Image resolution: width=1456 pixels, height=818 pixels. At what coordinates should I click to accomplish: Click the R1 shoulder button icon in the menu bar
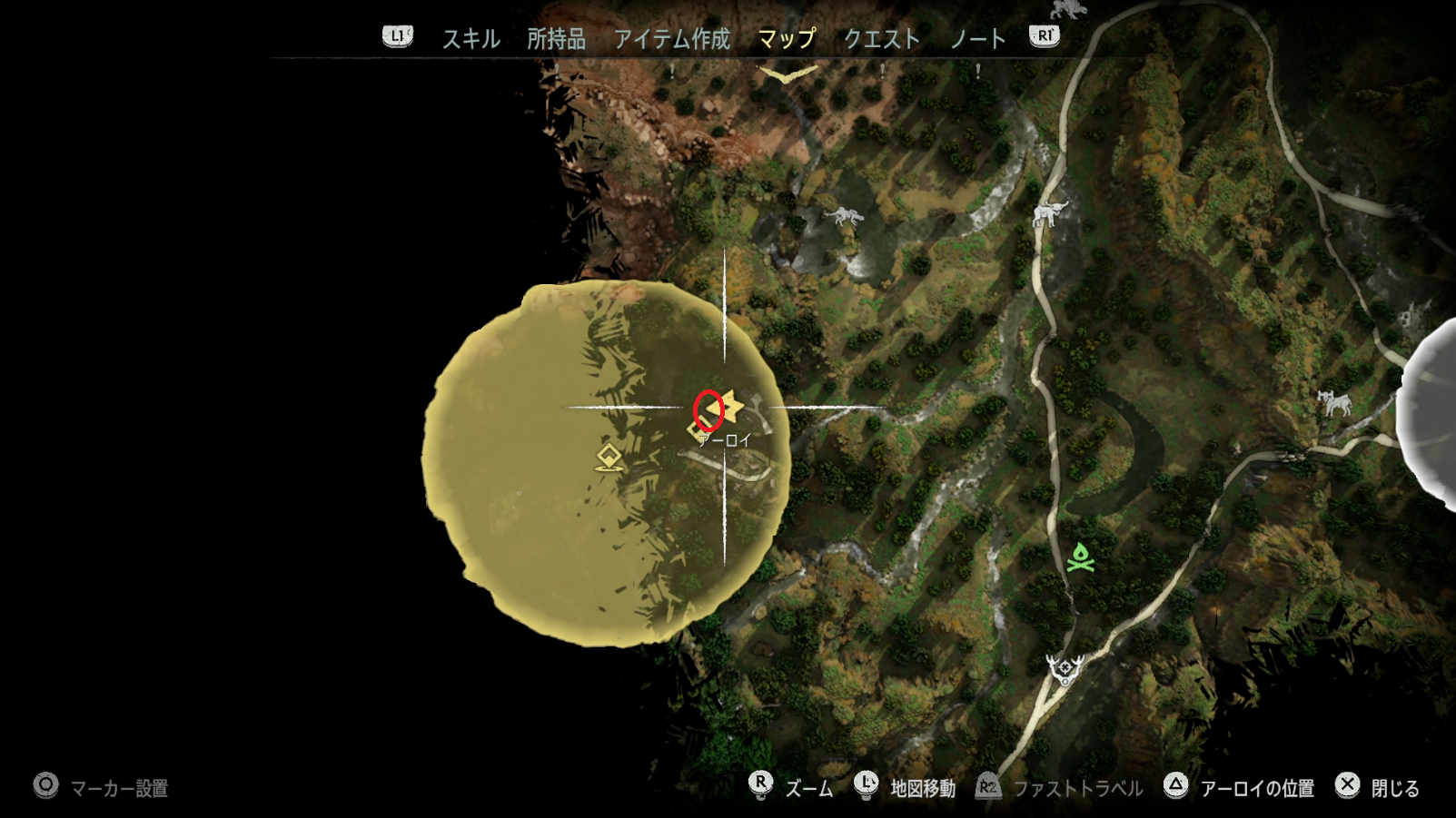click(1045, 37)
